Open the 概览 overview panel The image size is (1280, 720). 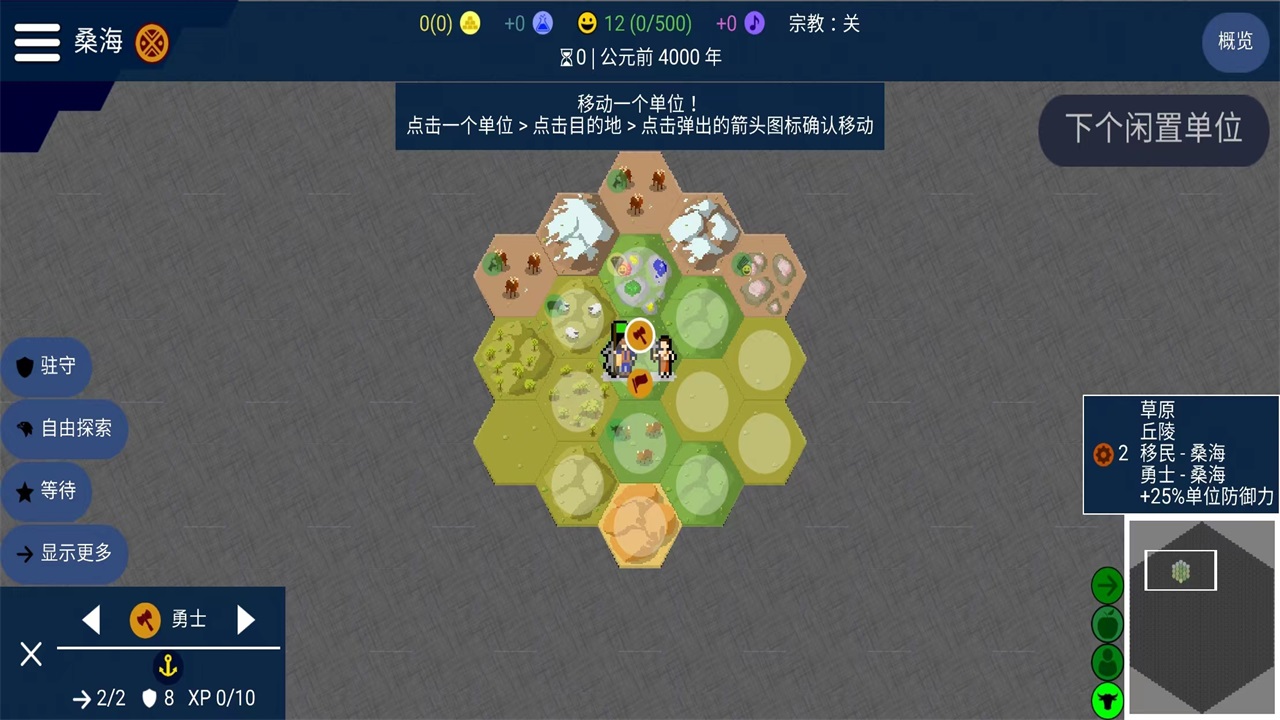pyautogui.click(x=1235, y=42)
